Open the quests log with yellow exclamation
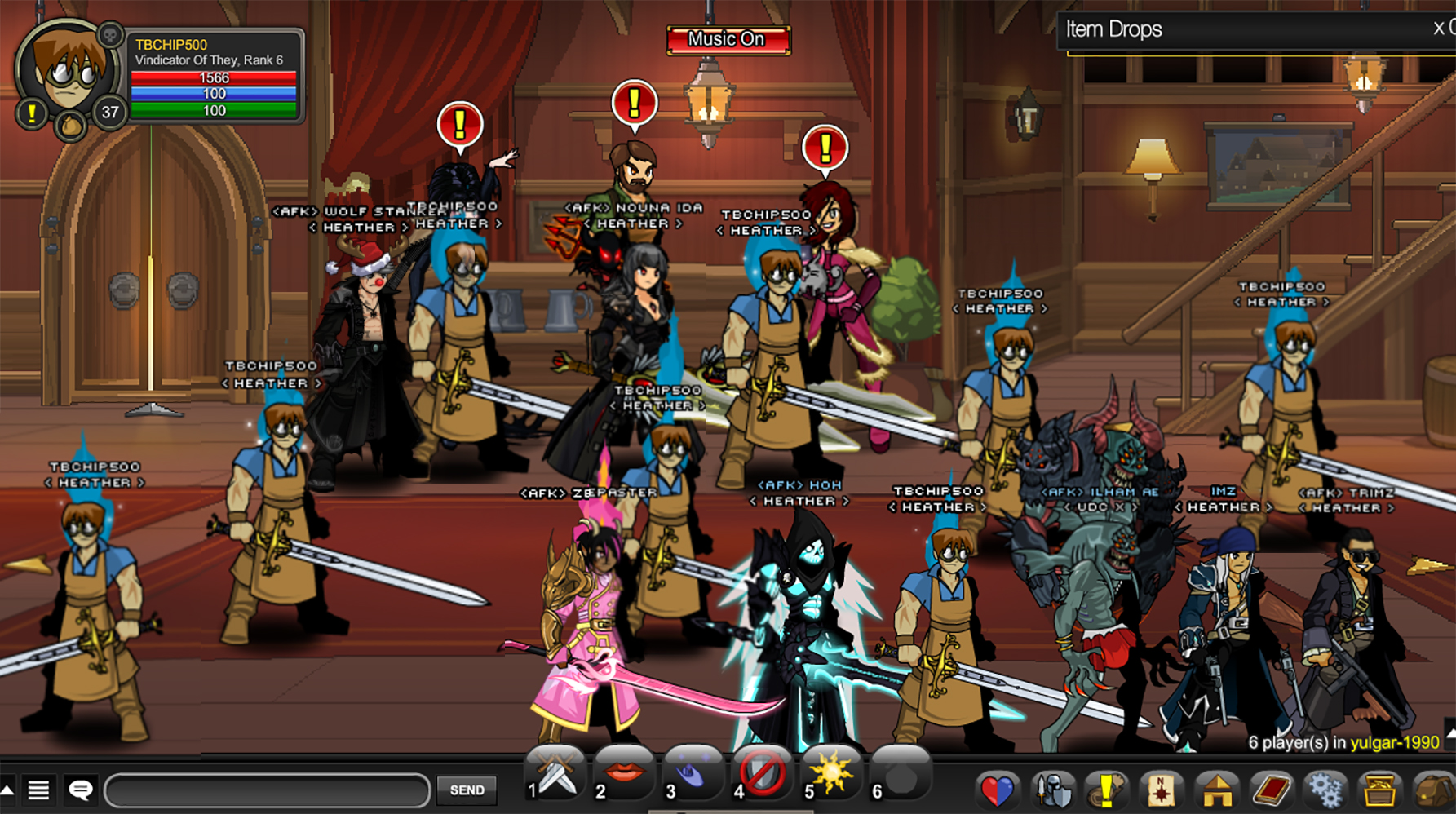Image resolution: width=1456 pixels, height=814 pixels. click(1106, 790)
